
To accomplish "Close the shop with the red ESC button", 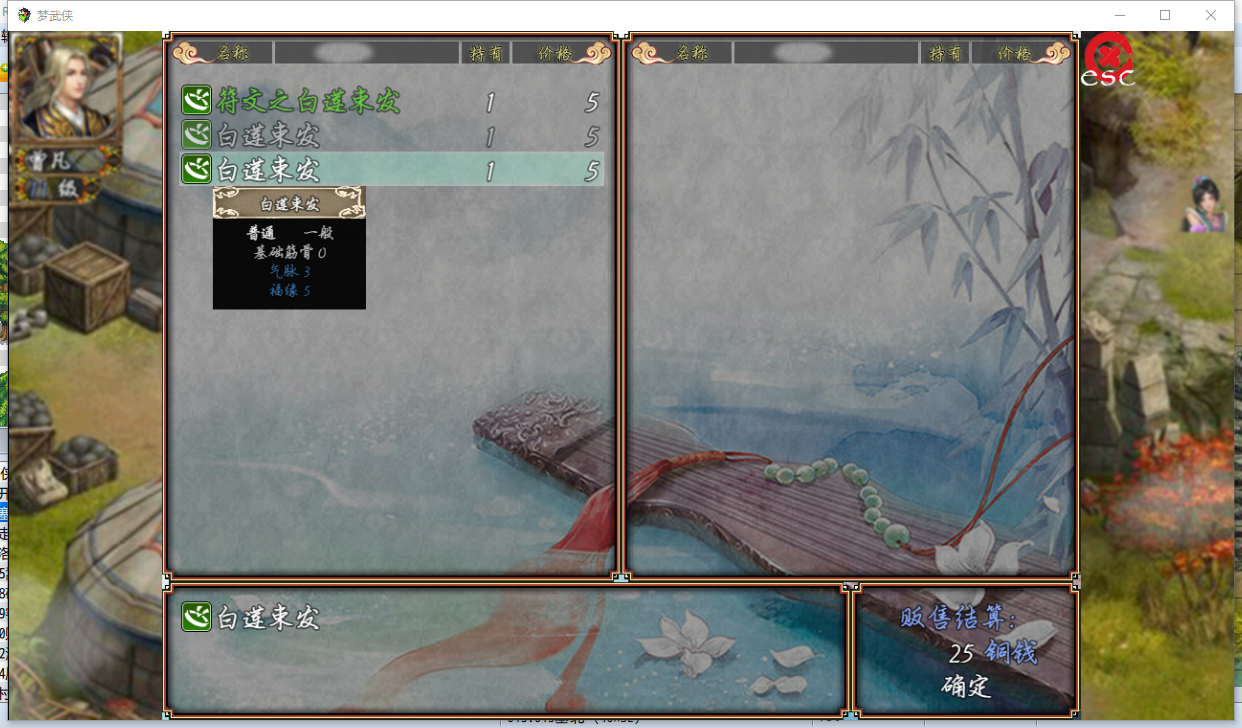I will [1109, 60].
